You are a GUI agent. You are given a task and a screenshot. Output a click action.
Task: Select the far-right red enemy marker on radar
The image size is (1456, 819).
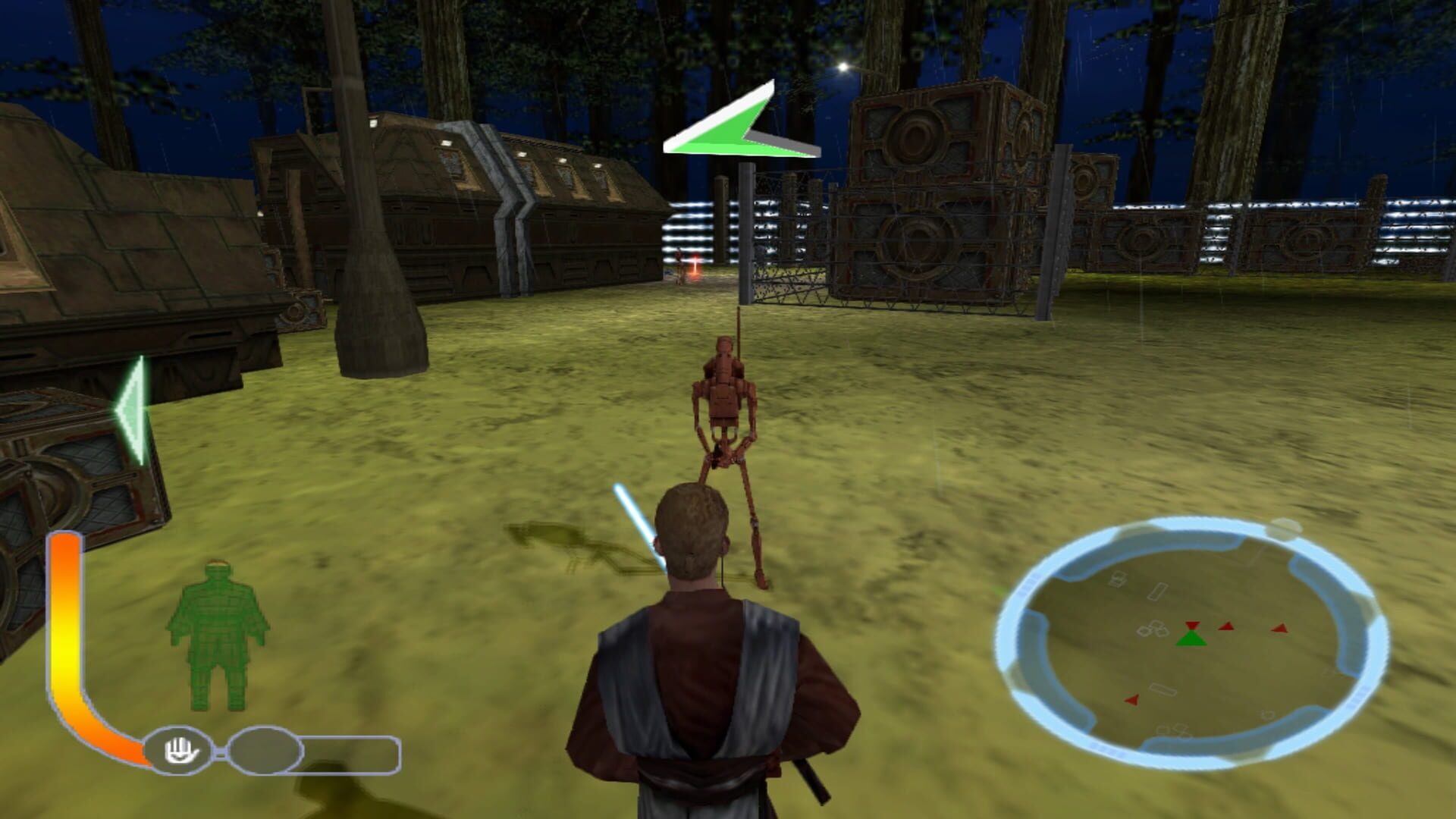(x=1279, y=628)
